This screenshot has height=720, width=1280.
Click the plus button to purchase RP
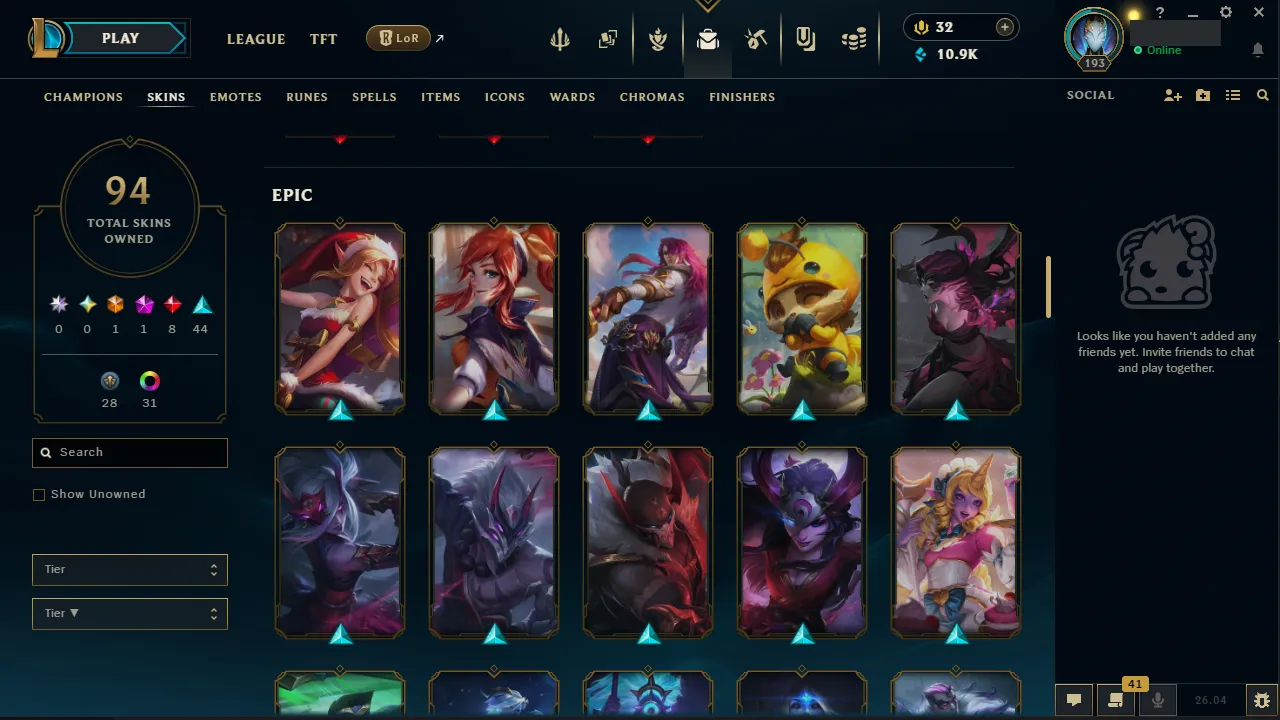pyautogui.click(x=1004, y=27)
